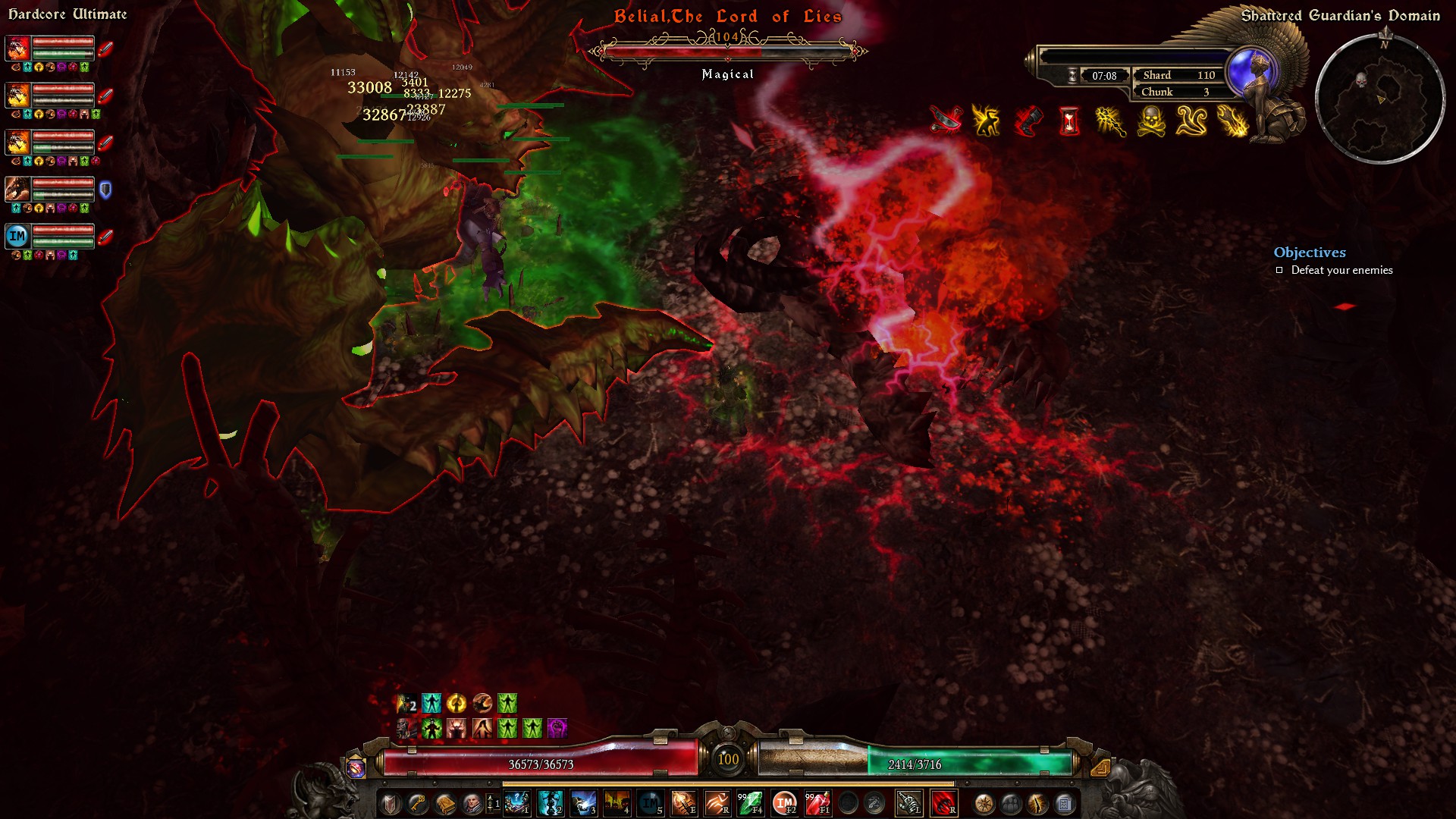Use the red health potion in slot F1
1456x819 pixels.
pyautogui.click(x=817, y=803)
